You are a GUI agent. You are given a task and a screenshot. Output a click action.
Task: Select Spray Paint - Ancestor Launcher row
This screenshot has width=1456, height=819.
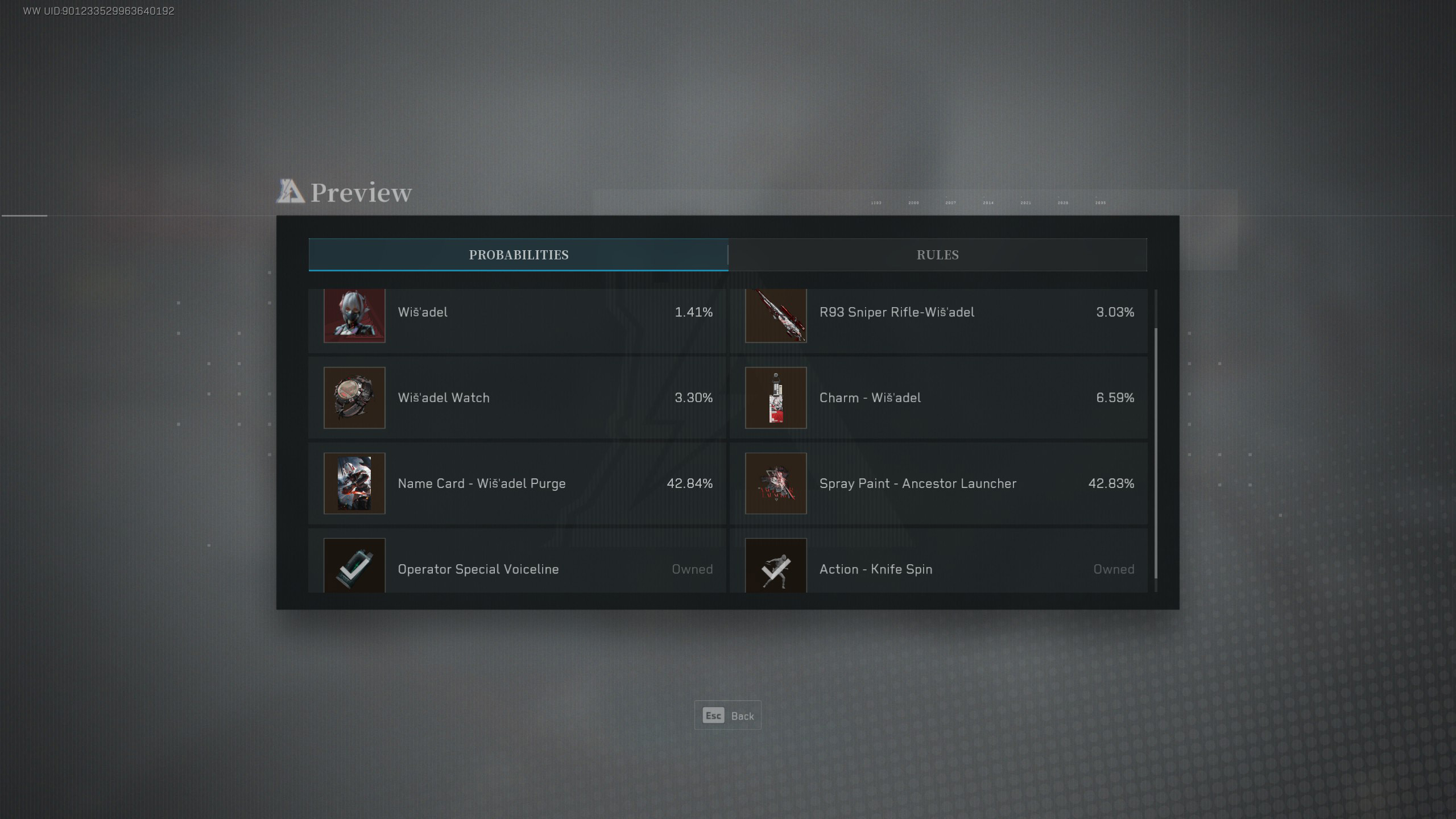pyautogui.click(x=938, y=483)
